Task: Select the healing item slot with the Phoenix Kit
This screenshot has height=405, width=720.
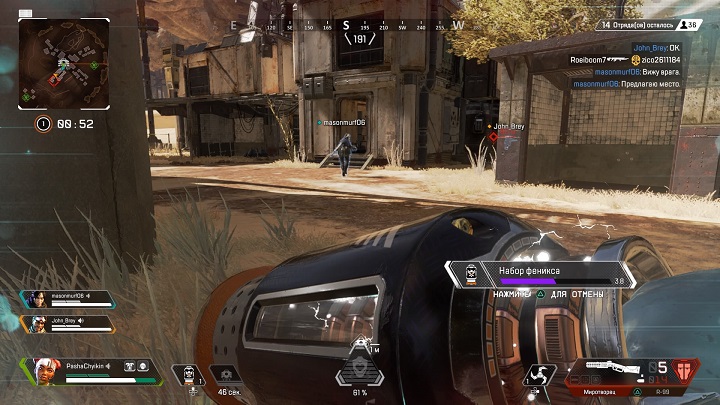Action: click(x=188, y=374)
